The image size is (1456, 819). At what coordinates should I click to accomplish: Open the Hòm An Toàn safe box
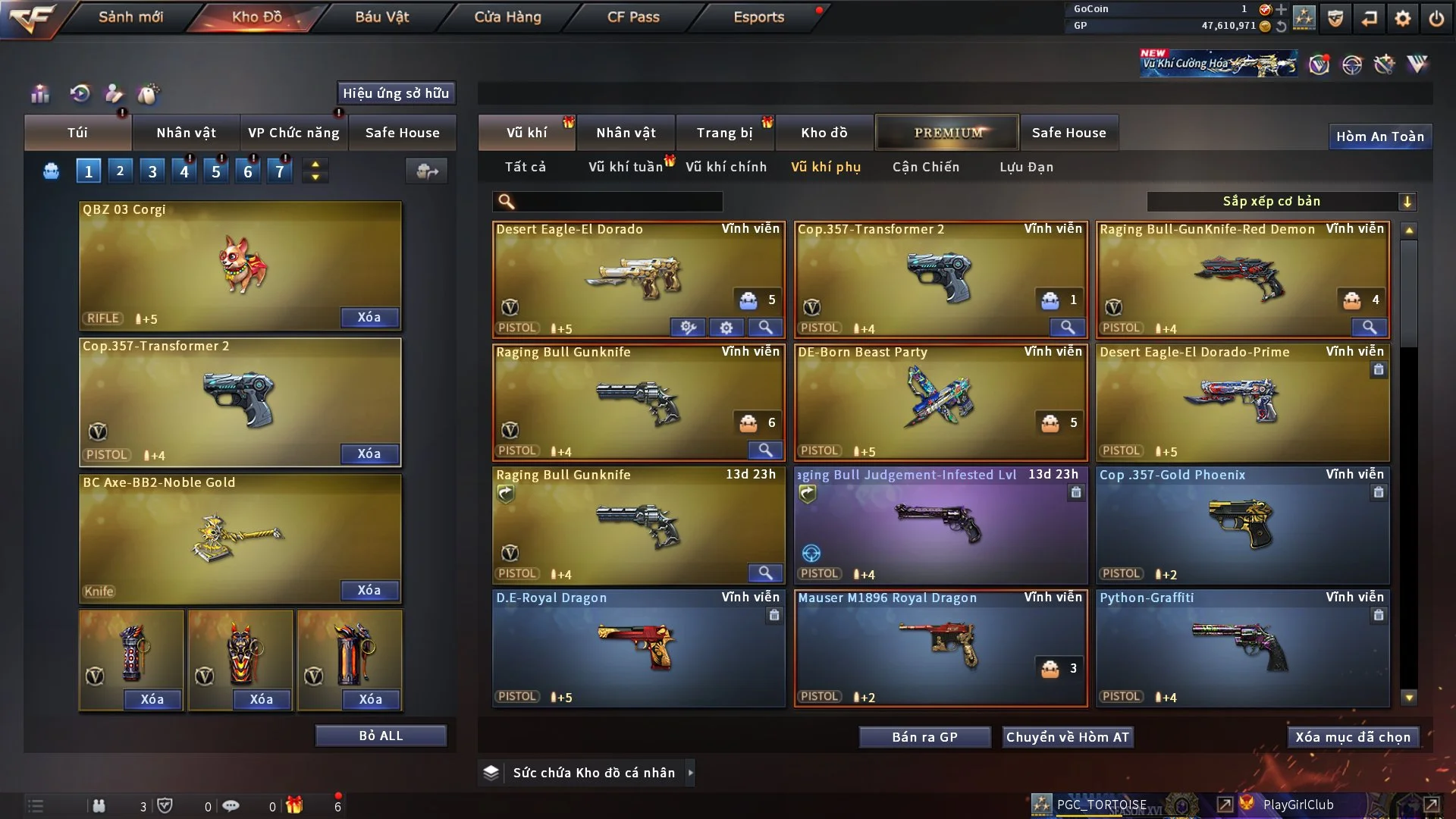1379,136
